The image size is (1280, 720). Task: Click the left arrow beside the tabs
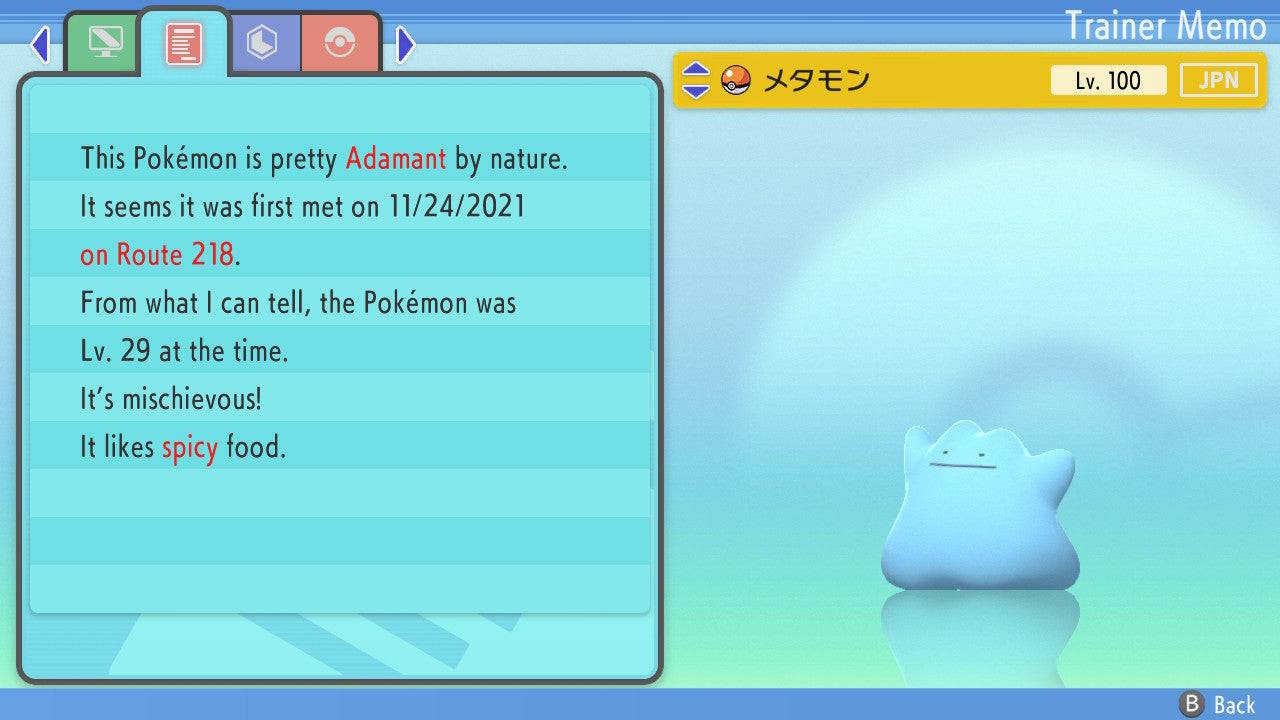click(40, 44)
